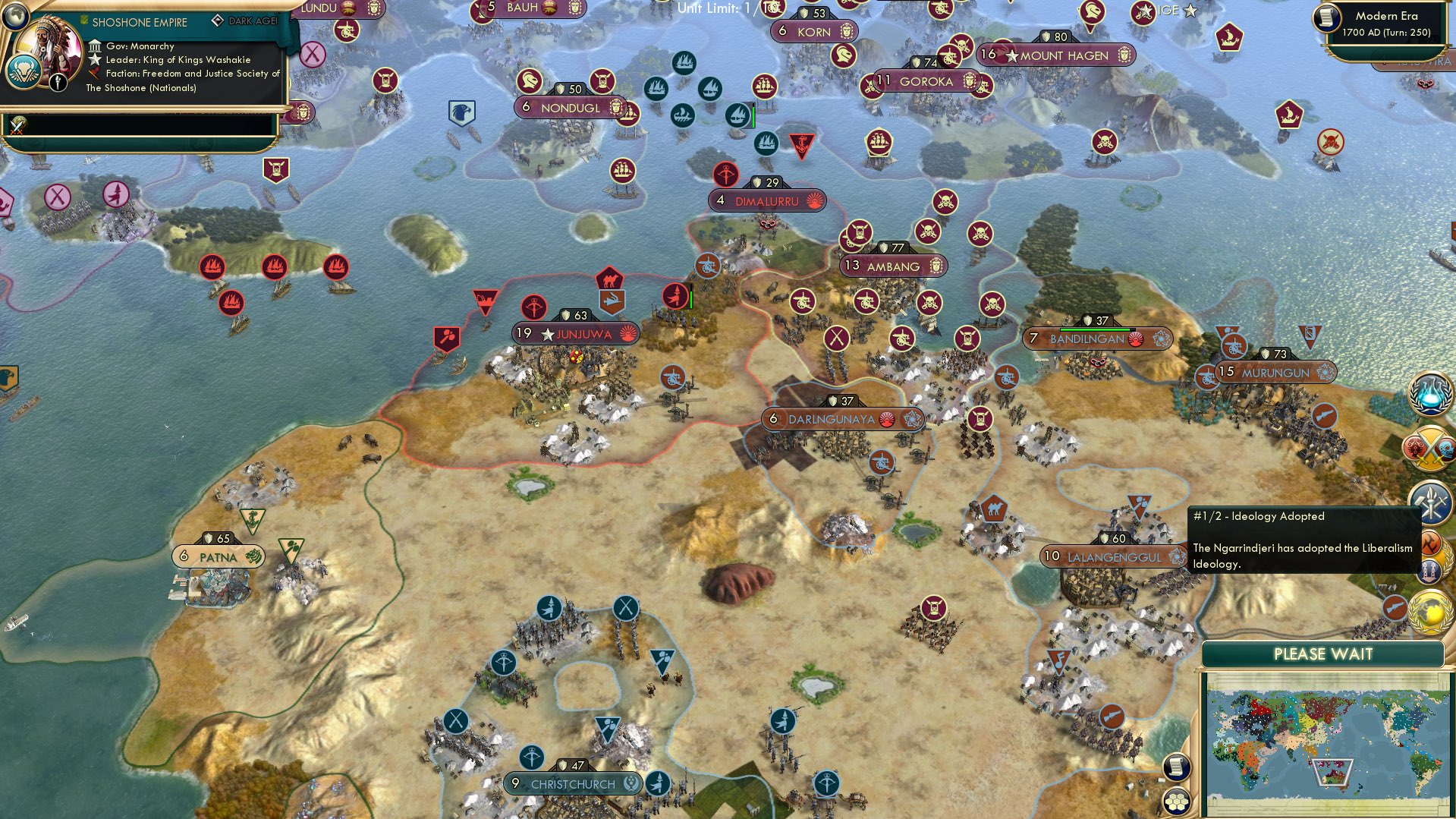Image resolution: width=1456 pixels, height=819 pixels.
Task: Open the scroll icon beside the minimap
Action: [1175, 767]
